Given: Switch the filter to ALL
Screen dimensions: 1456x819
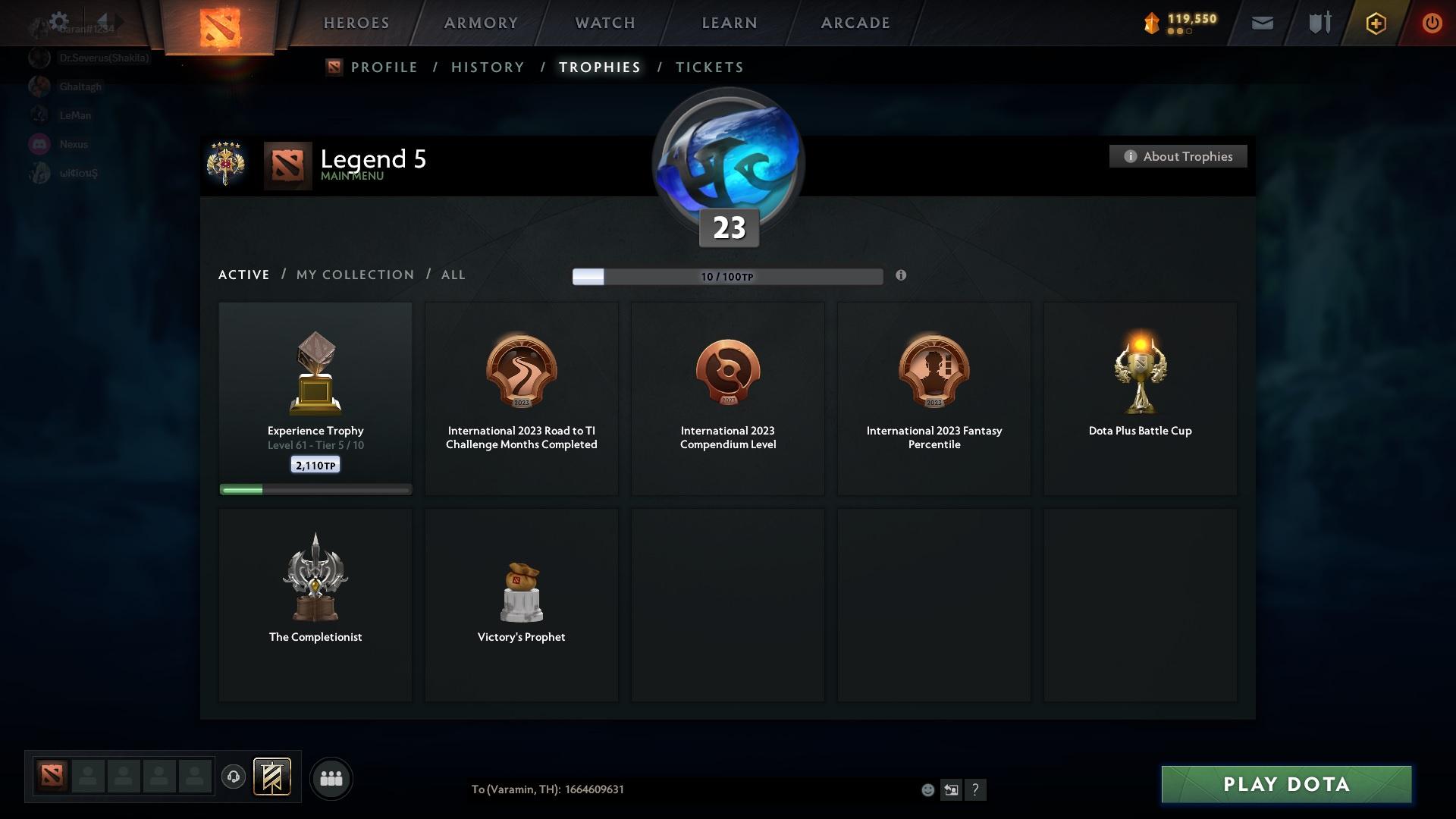Looking at the screenshot, I should [453, 275].
